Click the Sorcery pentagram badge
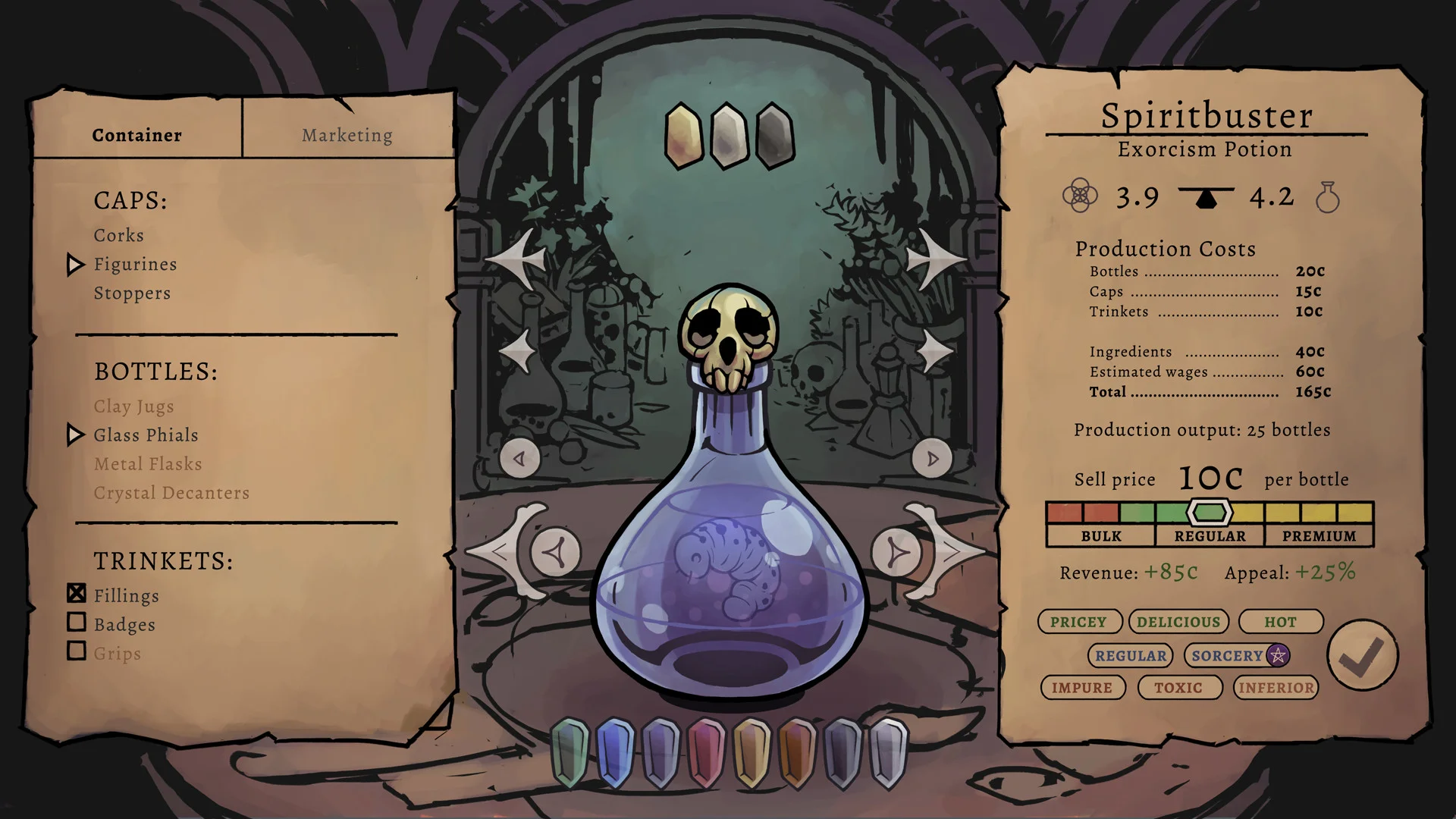 [1278, 655]
